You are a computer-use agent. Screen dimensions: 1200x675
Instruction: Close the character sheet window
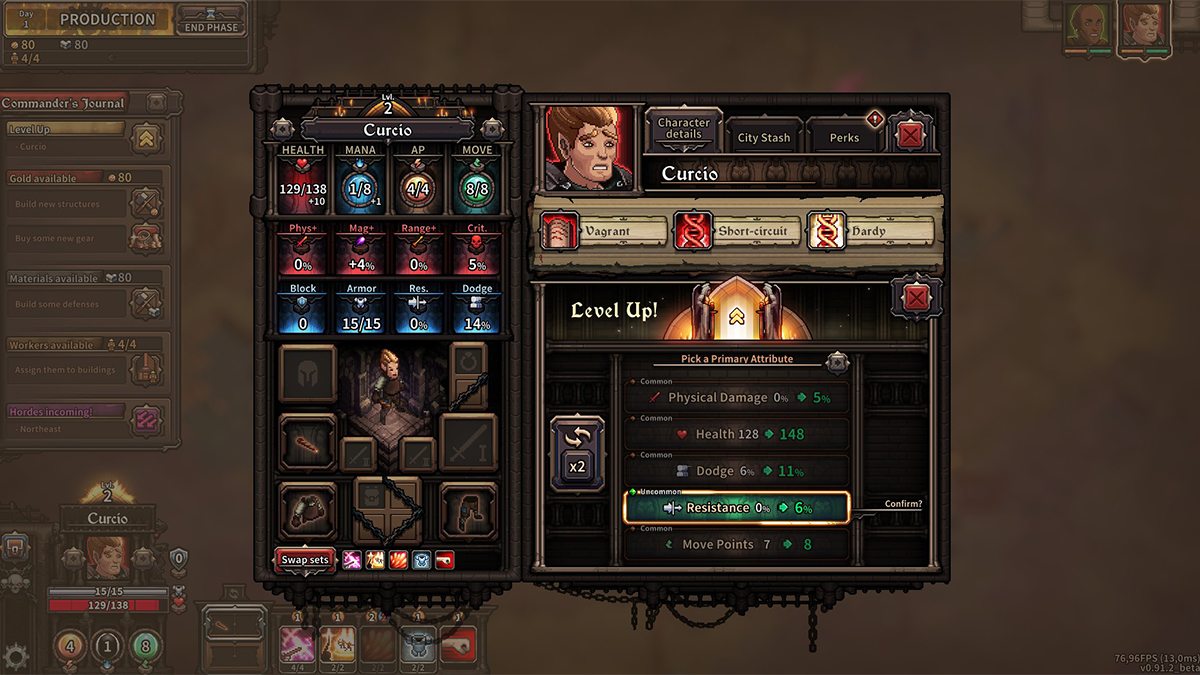coord(908,135)
